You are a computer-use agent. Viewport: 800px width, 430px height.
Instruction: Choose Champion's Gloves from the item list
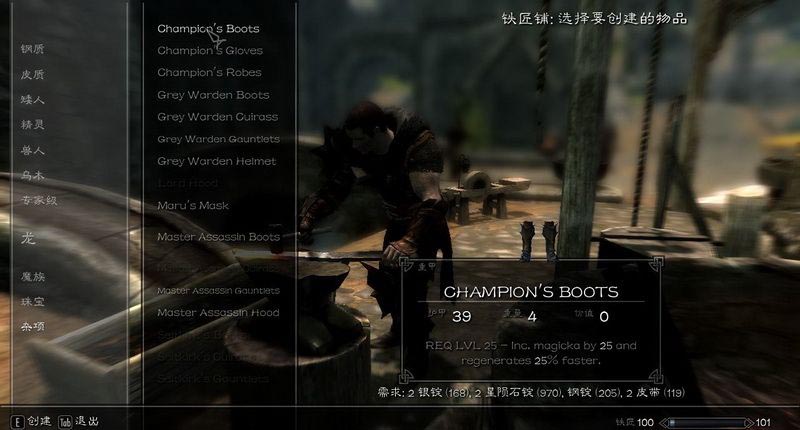(209, 51)
